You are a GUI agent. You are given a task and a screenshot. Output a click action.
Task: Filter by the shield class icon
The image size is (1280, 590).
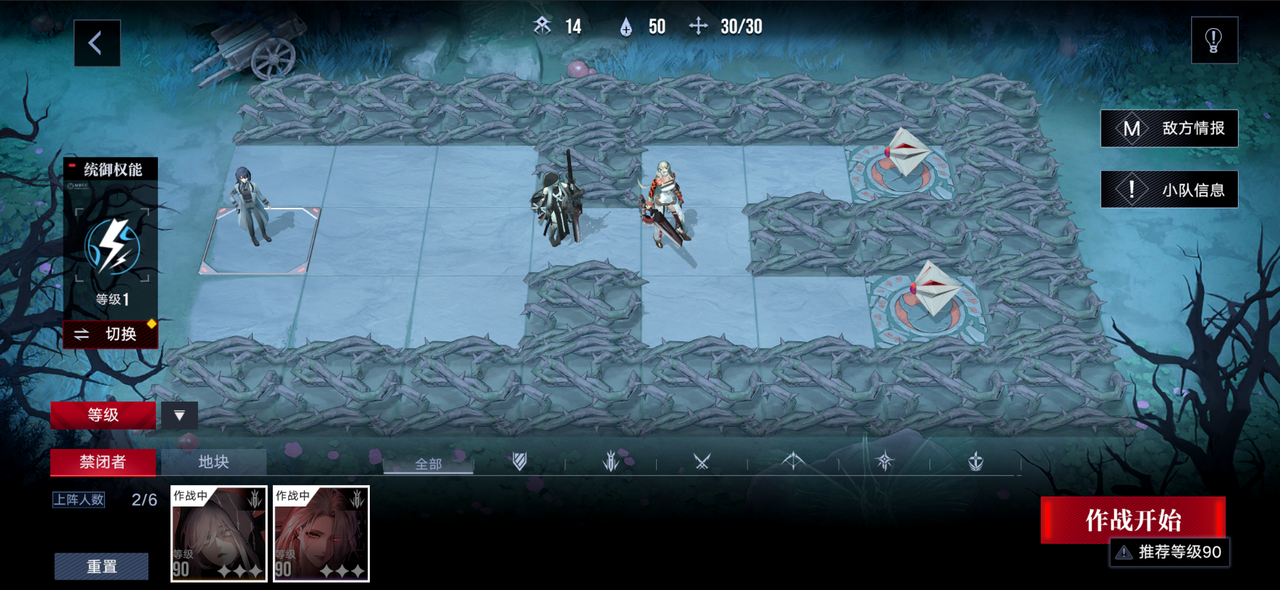[519, 462]
